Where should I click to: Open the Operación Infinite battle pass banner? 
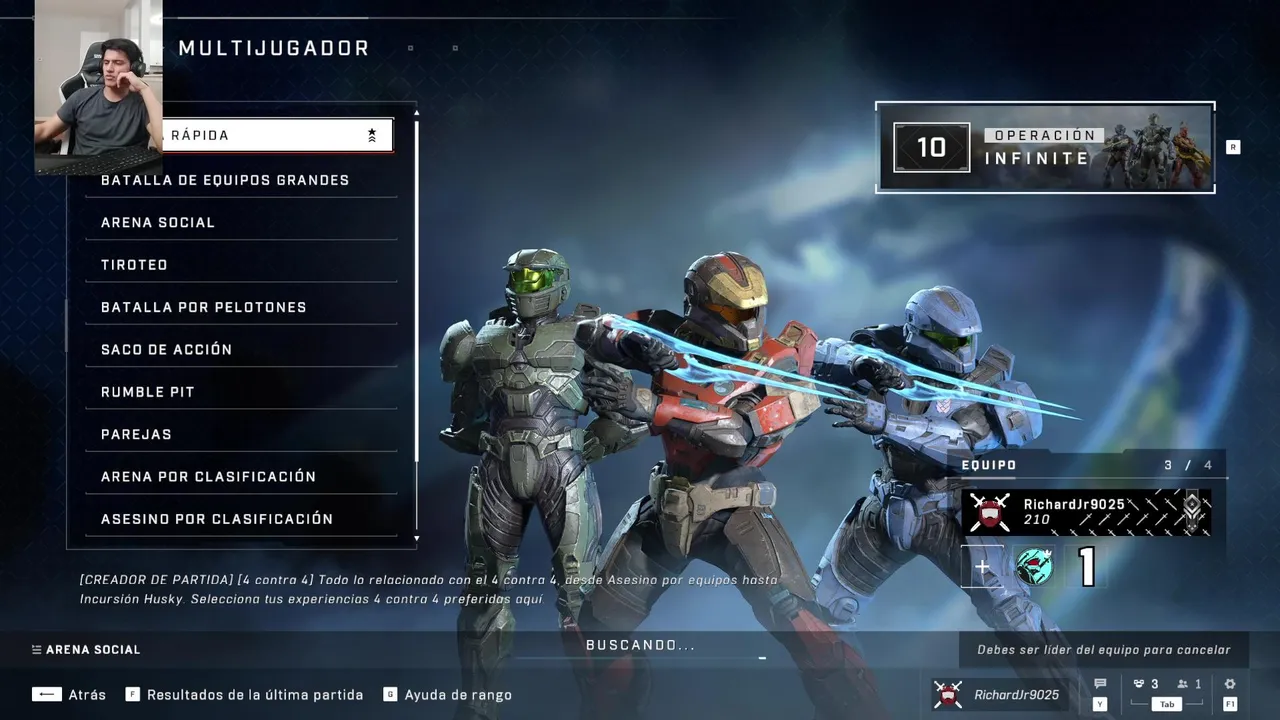[x=1045, y=148]
